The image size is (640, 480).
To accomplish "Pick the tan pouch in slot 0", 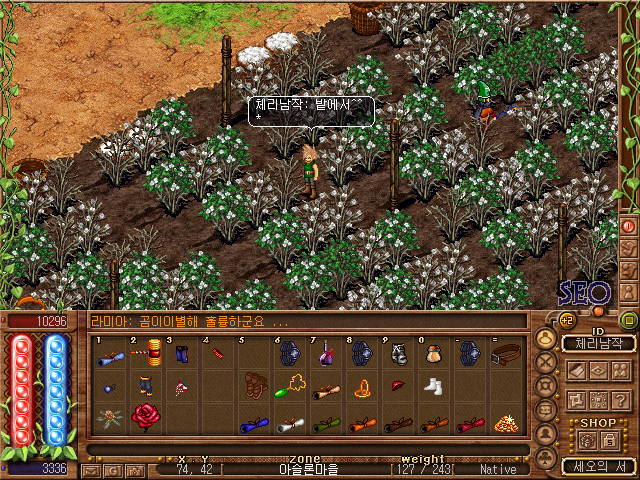I will pyautogui.click(x=432, y=352).
